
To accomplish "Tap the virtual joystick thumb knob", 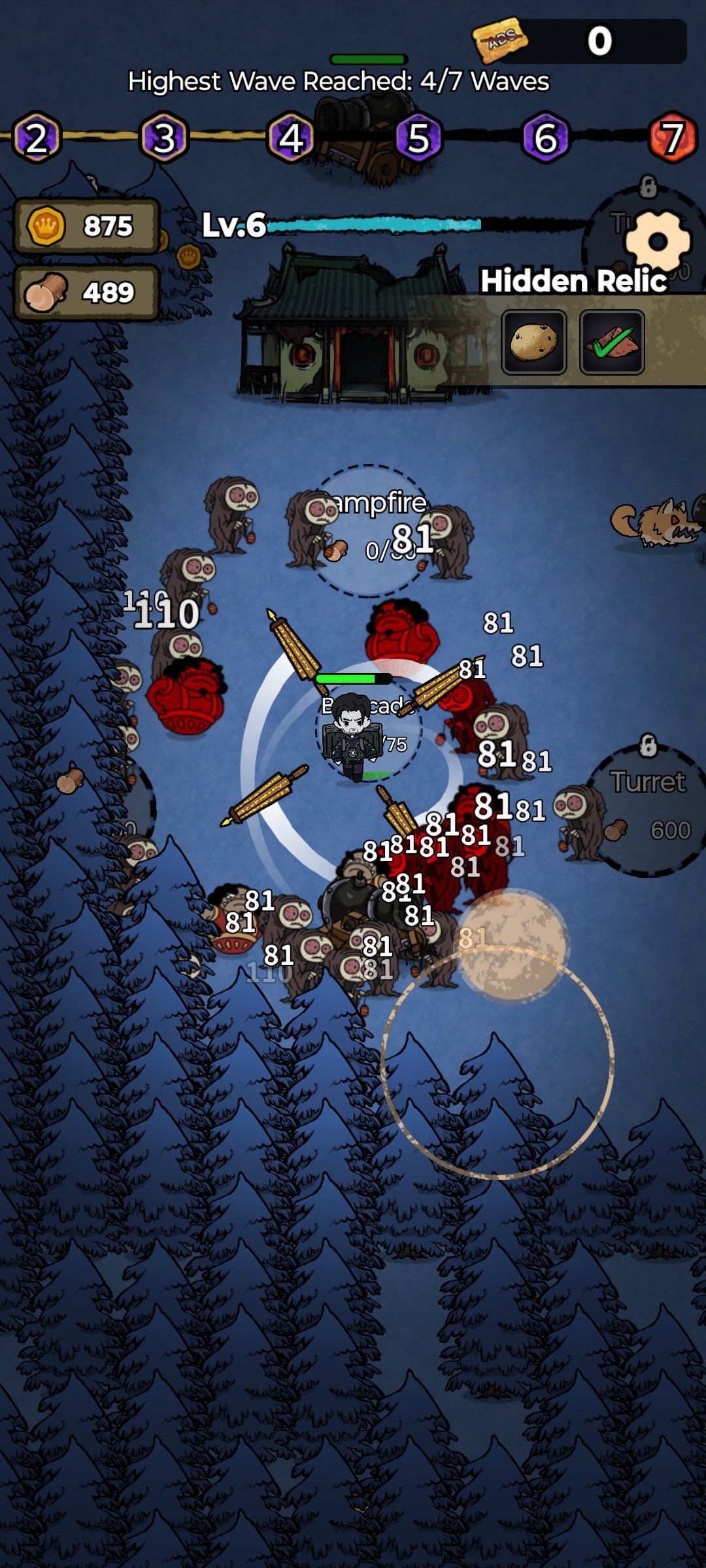I will pos(512,945).
